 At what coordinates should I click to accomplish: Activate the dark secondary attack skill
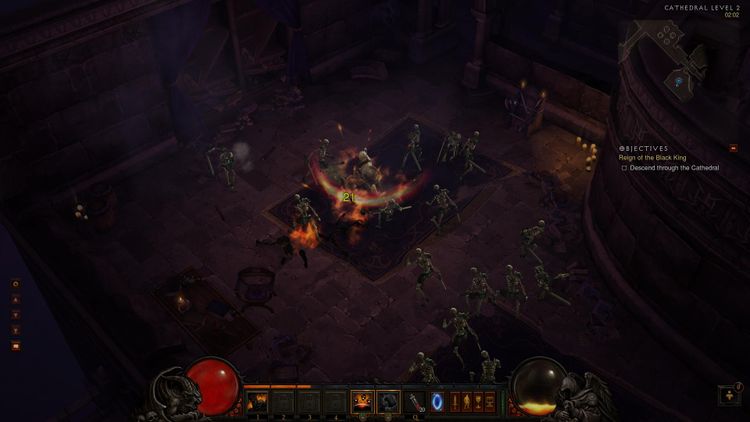coord(388,402)
